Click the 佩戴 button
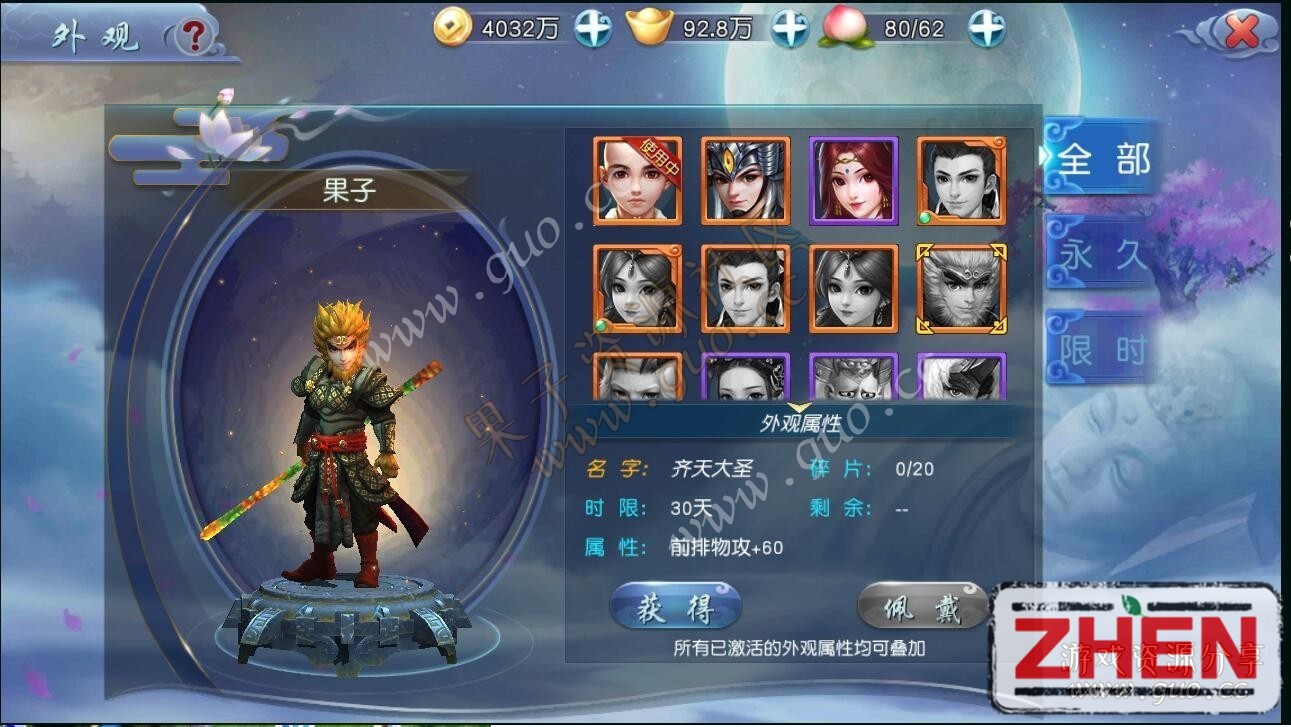1291x727 pixels. tap(922, 607)
